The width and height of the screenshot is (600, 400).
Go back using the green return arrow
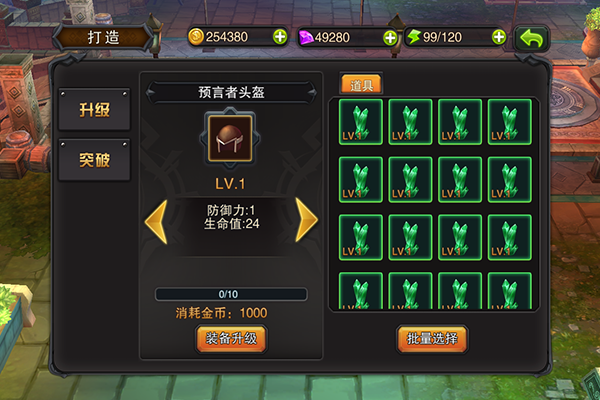532,38
